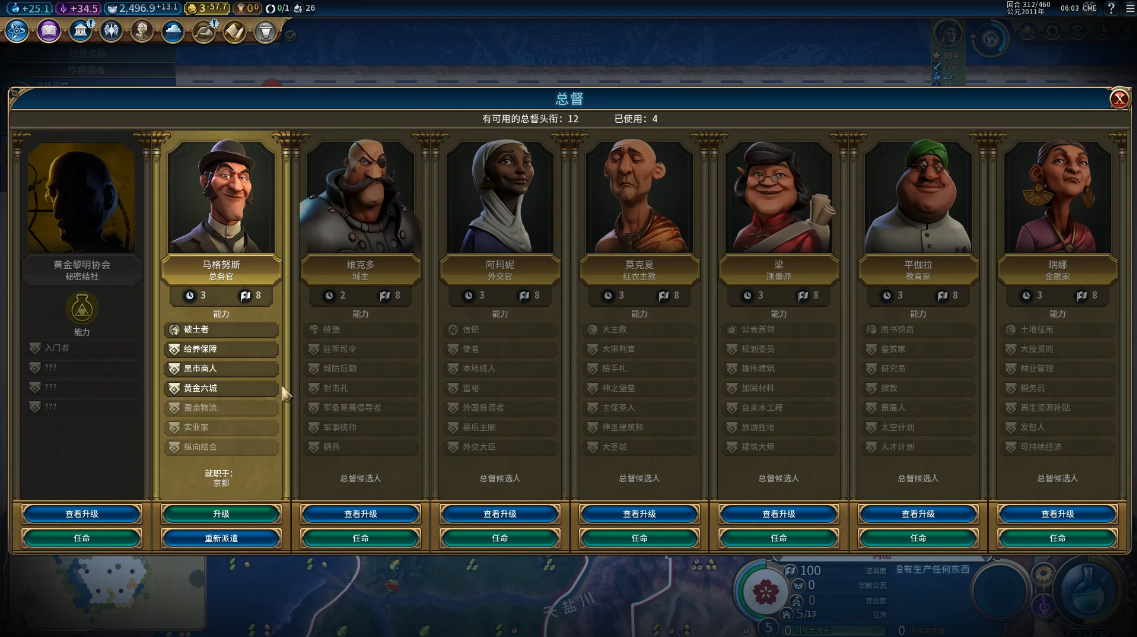Open the civics tree purple book icon
The image size is (1137, 637).
pos(49,31)
